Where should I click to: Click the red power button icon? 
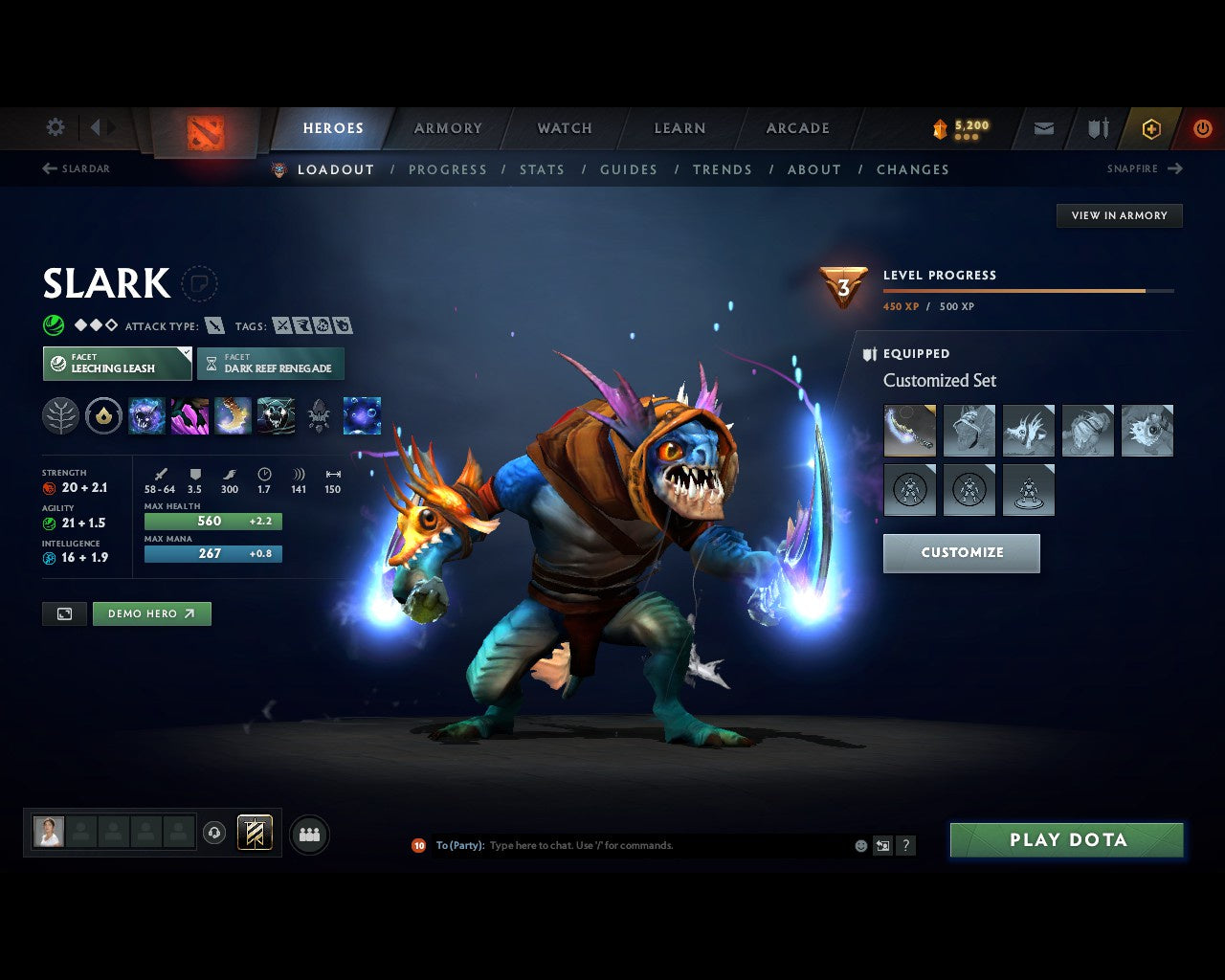tap(1203, 127)
